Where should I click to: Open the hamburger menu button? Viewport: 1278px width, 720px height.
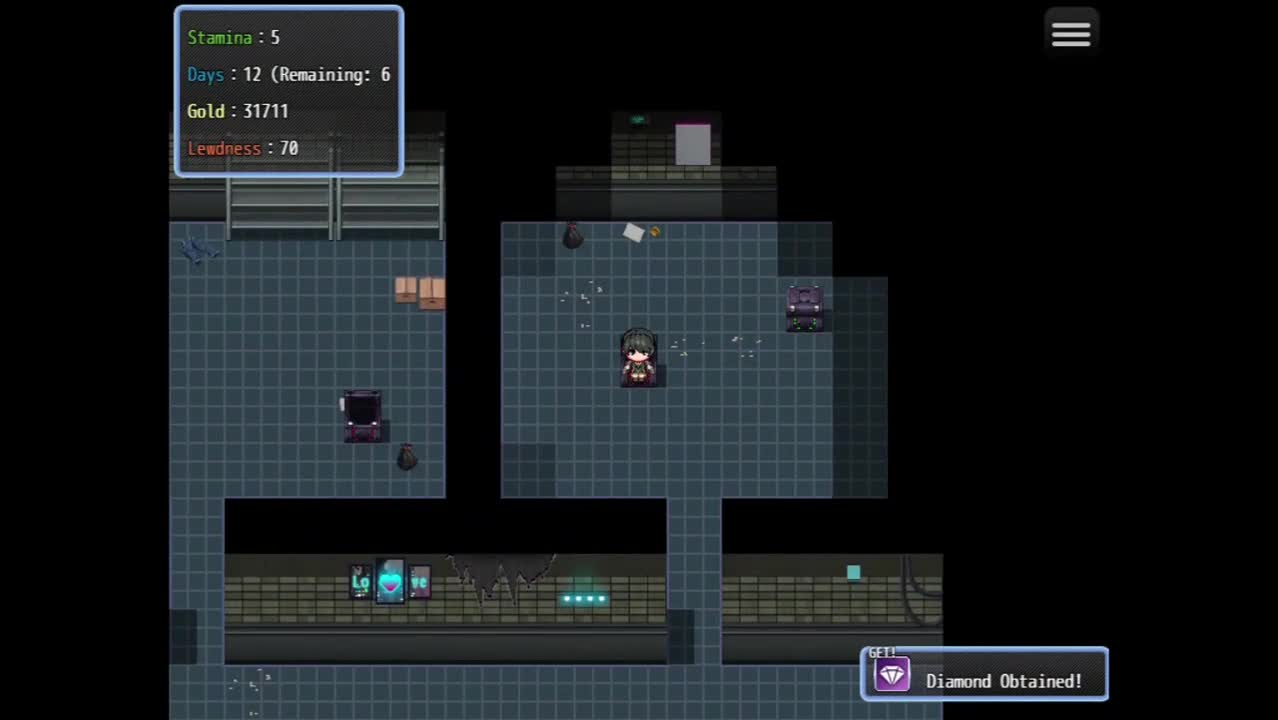point(1070,35)
